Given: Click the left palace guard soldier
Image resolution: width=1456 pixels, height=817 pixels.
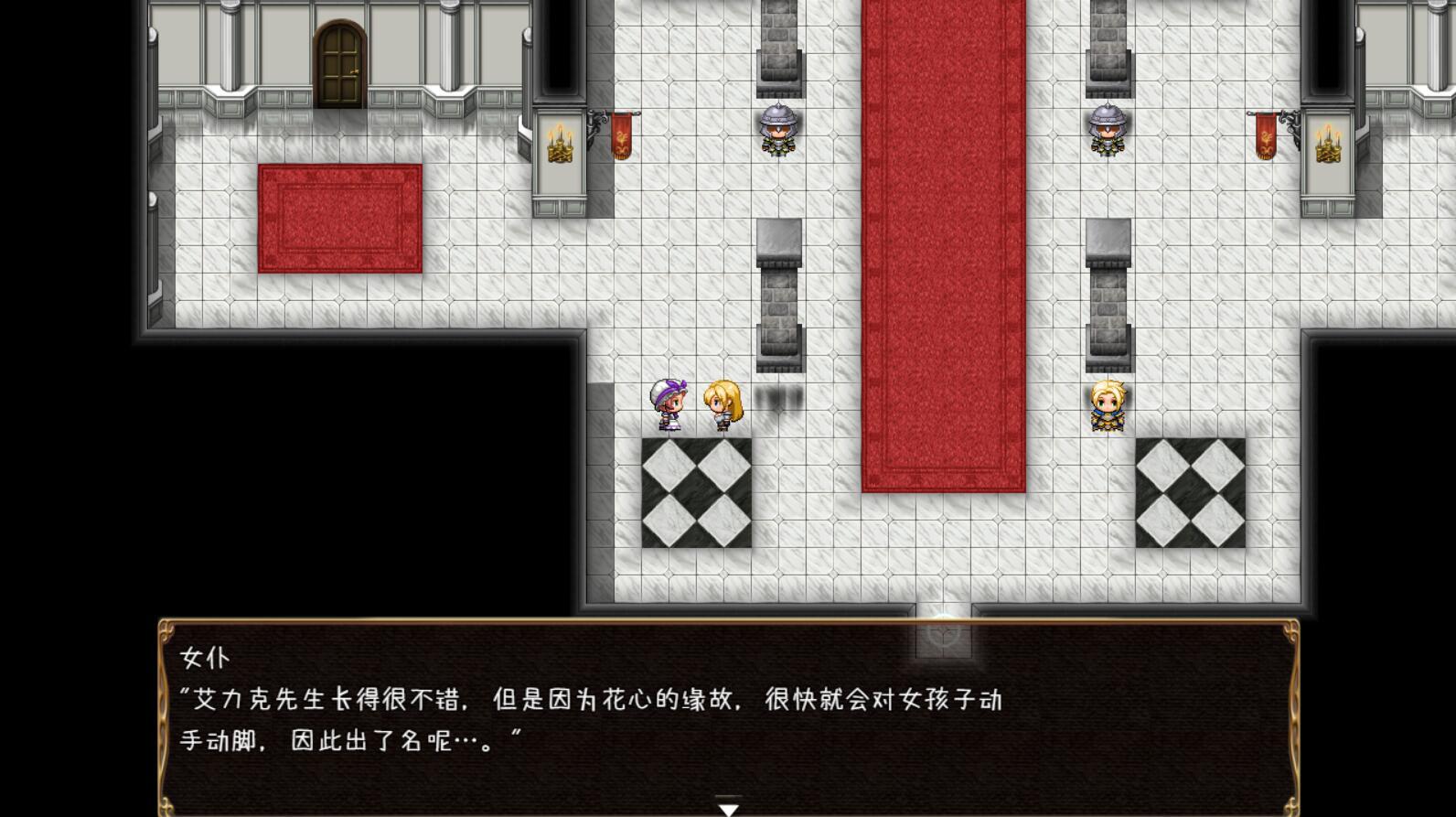Looking at the screenshot, I should pos(776,128).
